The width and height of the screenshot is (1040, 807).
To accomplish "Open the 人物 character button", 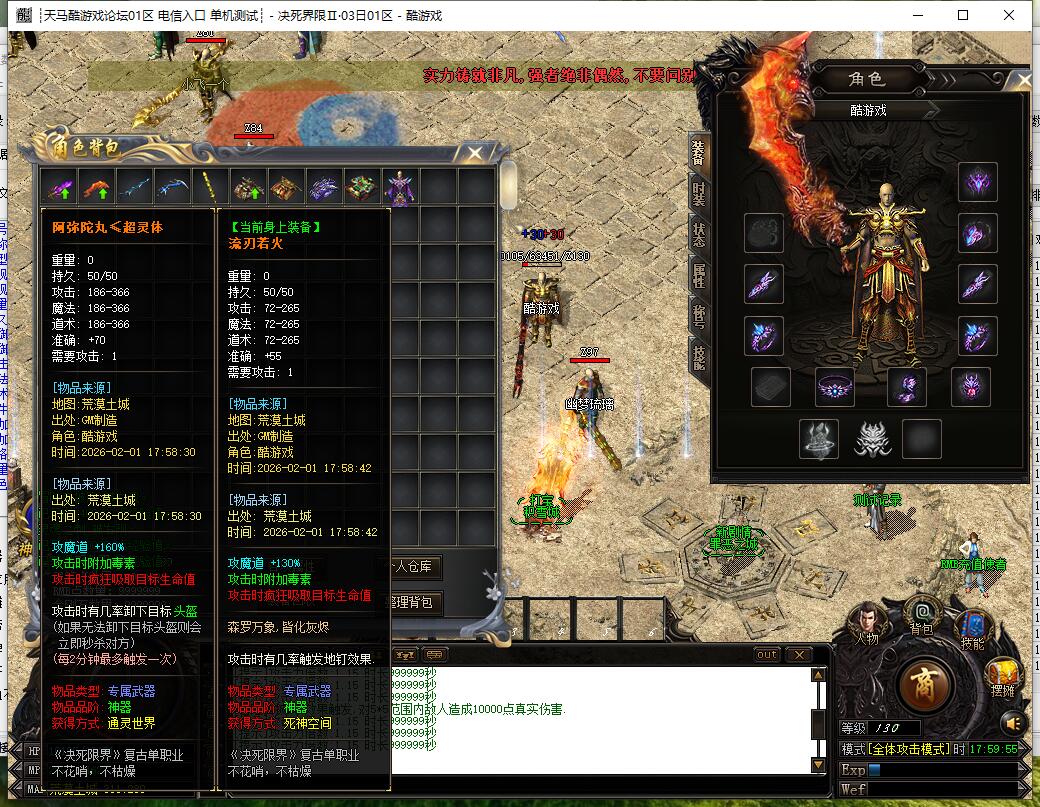I will click(866, 620).
